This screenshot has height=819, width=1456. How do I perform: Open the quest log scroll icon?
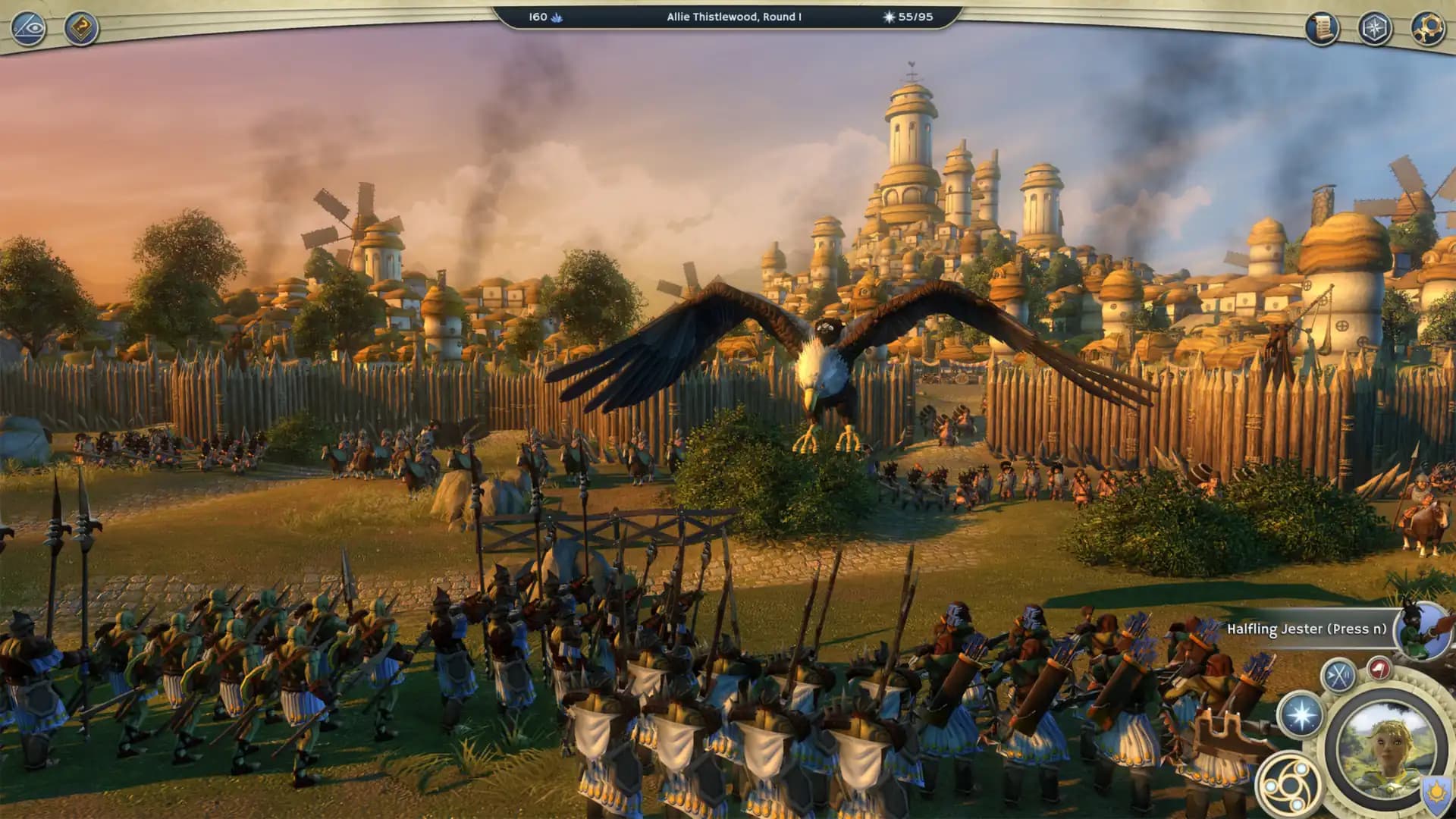pos(1321,29)
